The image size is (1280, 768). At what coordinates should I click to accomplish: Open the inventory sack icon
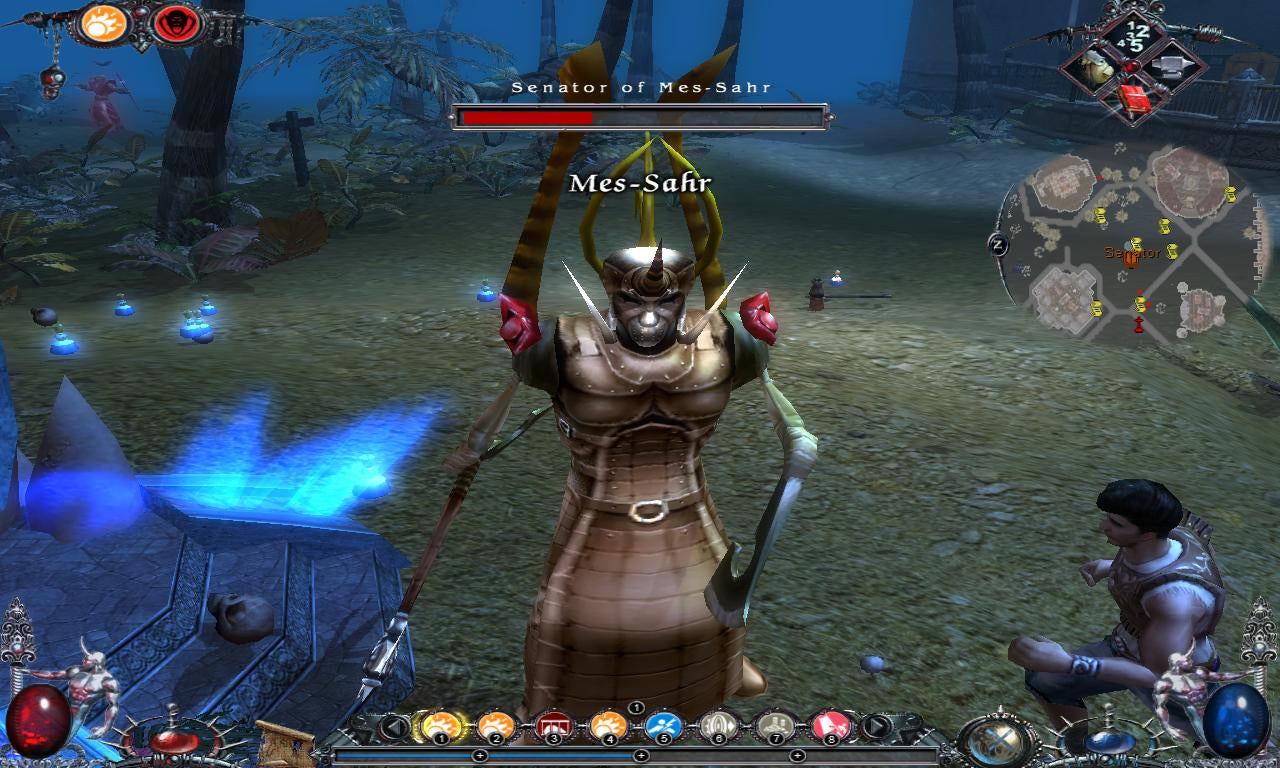click(1098, 68)
